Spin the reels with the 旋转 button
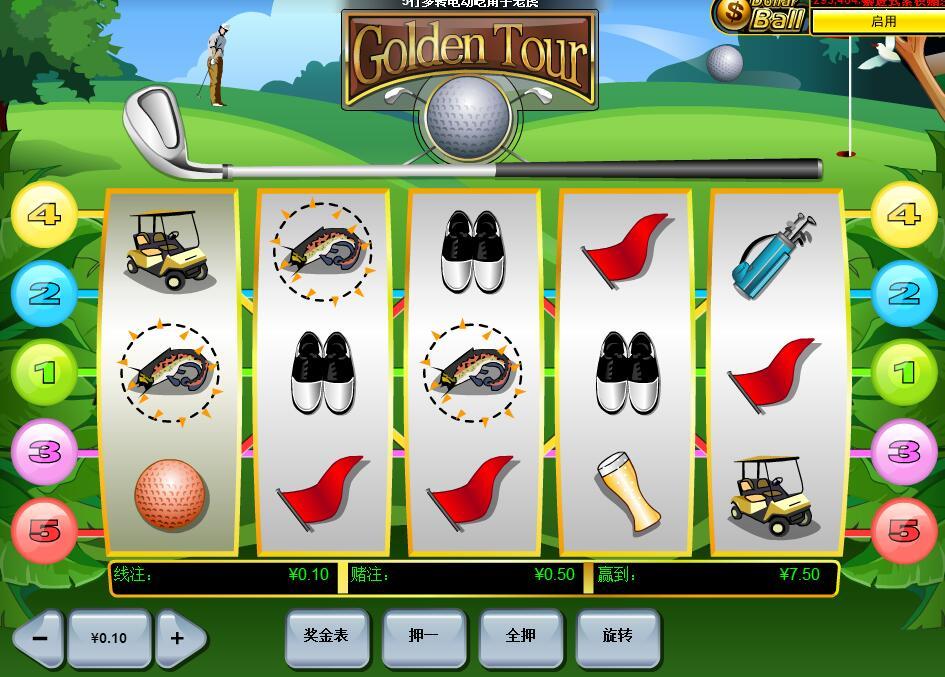Screen dimensions: 945x677 617,637
